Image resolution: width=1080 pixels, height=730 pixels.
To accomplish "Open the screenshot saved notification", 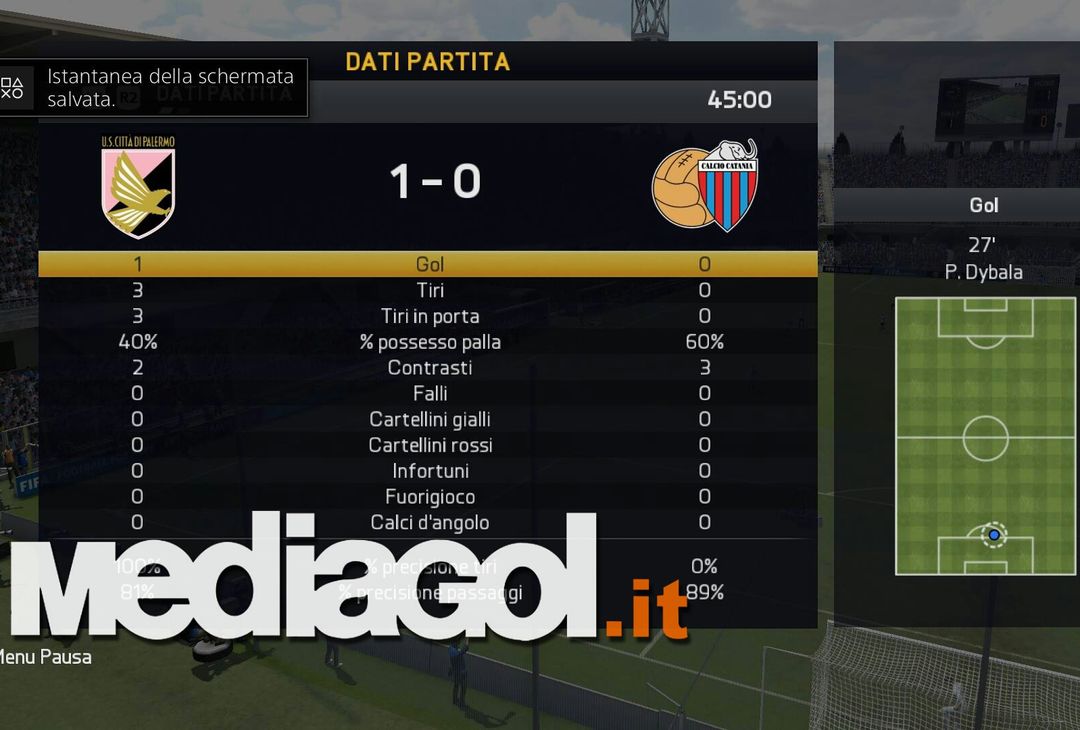I will [x=154, y=88].
